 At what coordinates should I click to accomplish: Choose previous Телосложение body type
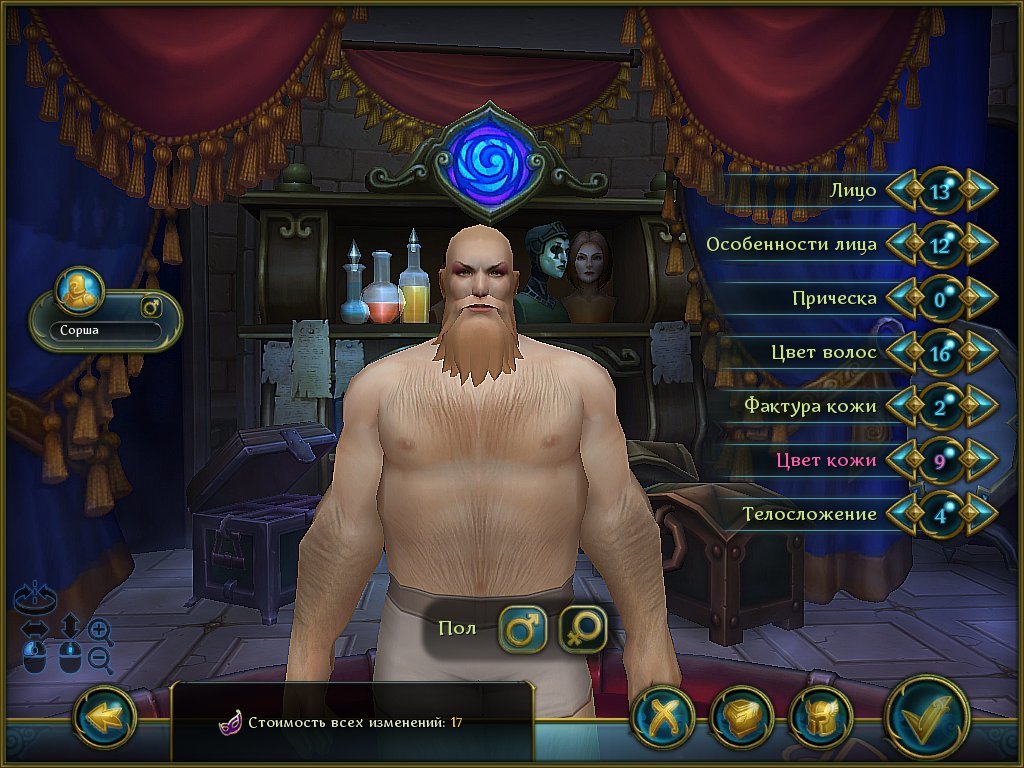click(903, 514)
